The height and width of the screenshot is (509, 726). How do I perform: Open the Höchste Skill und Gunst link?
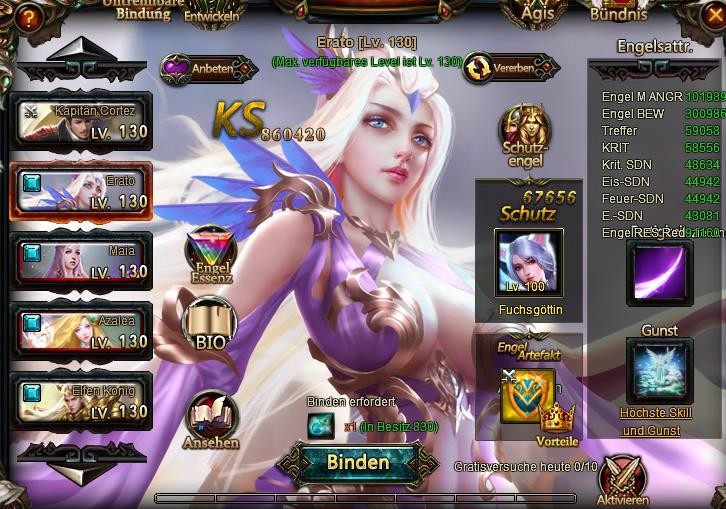651,421
